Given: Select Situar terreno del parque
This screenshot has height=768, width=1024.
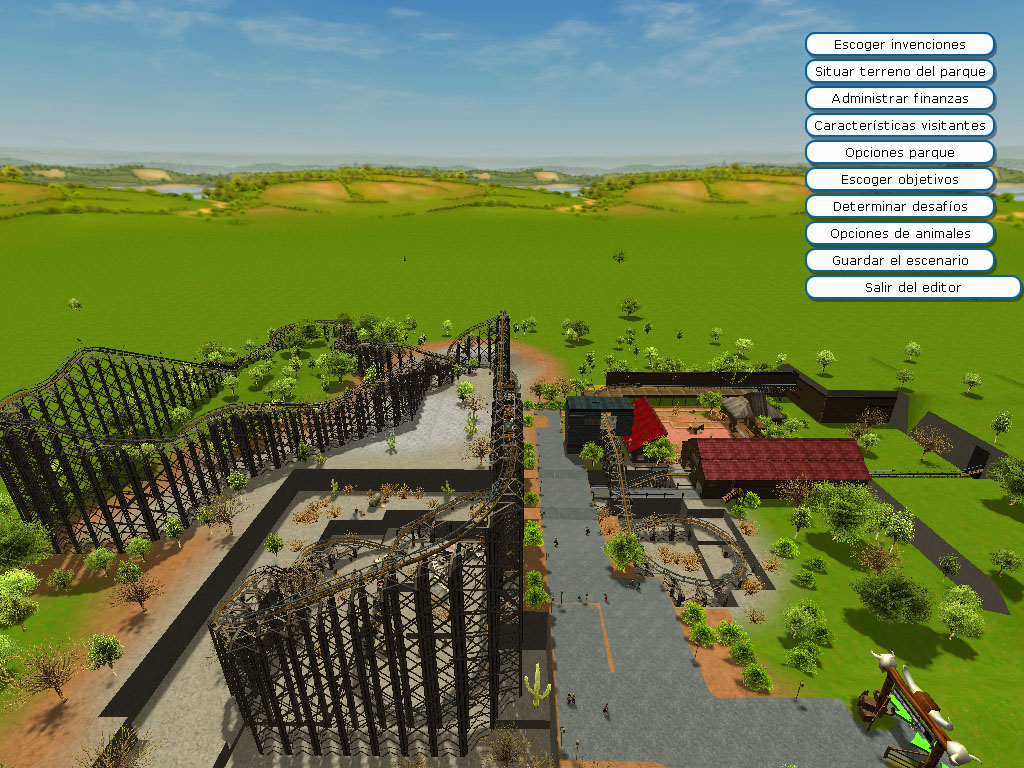Looking at the screenshot, I should click(899, 72).
